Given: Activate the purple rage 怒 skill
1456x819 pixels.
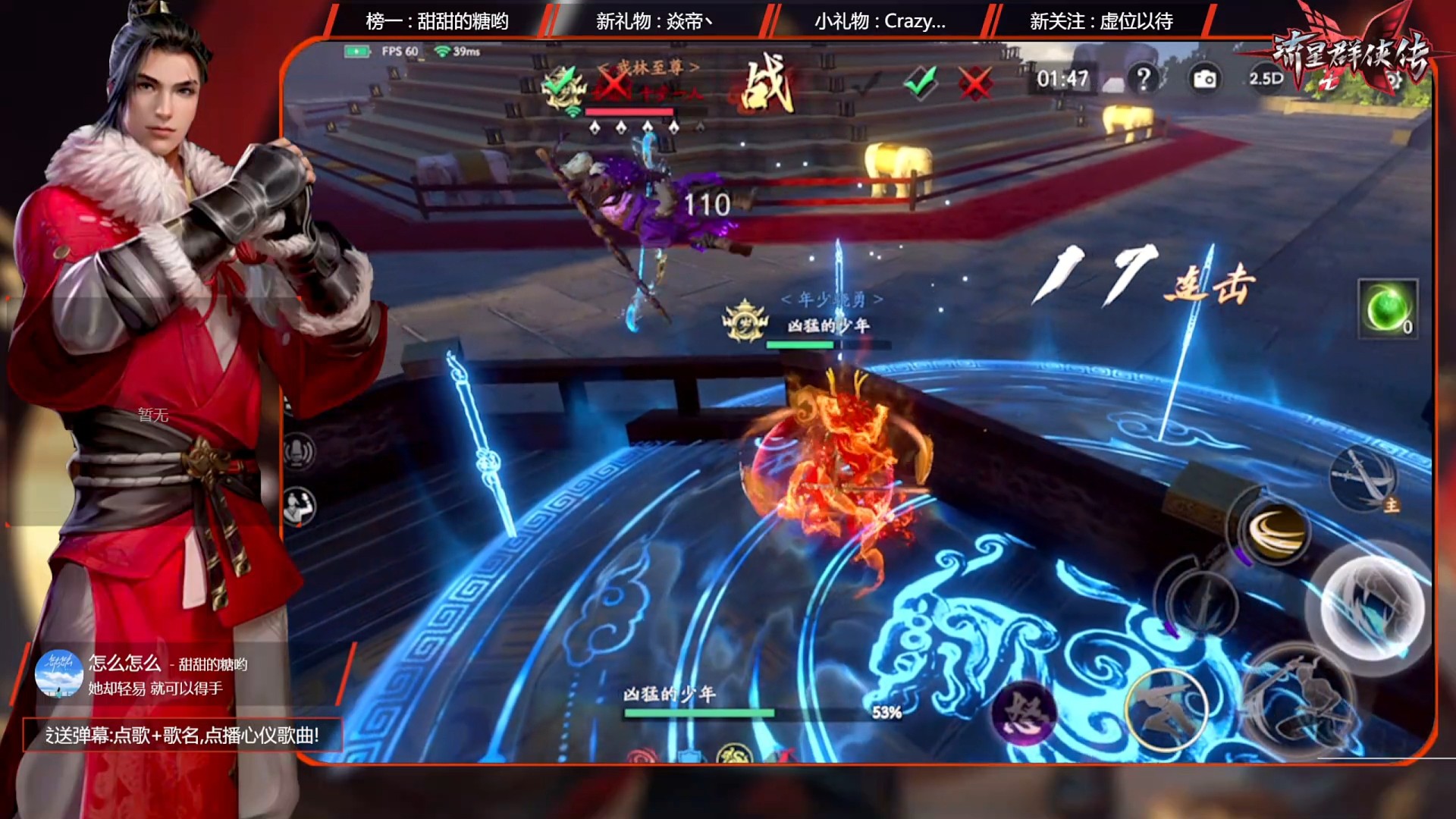Looking at the screenshot, I should pyautogui.click(x=1024, y=713).
